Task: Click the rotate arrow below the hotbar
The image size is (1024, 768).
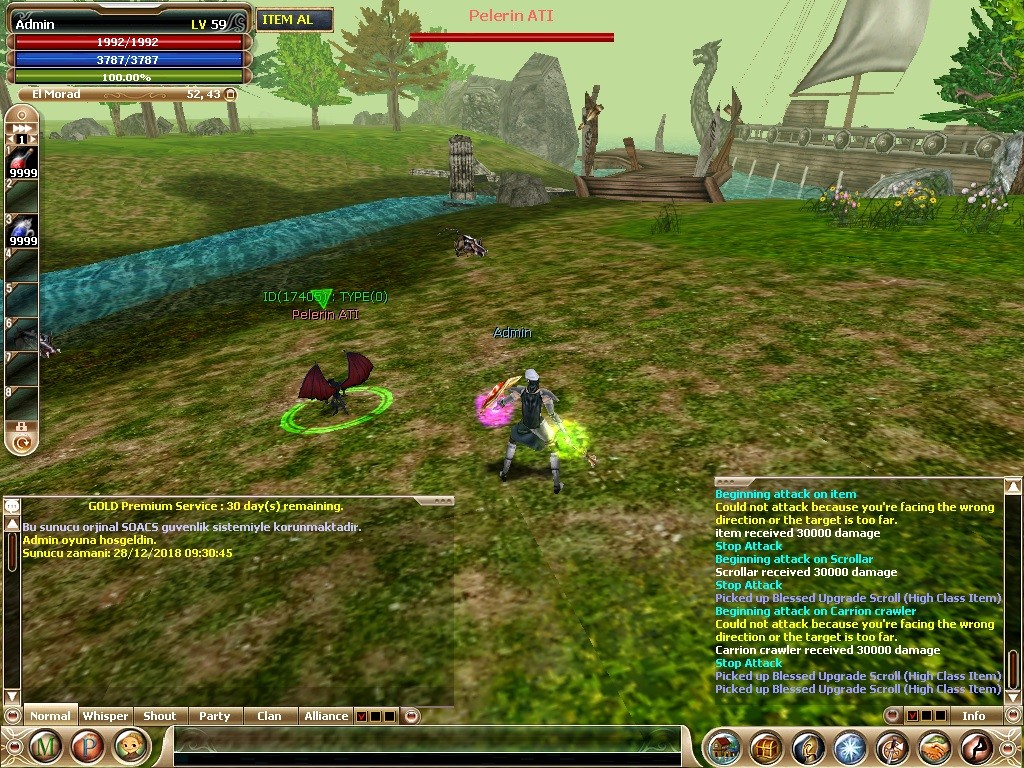Action: click(22, 439)
